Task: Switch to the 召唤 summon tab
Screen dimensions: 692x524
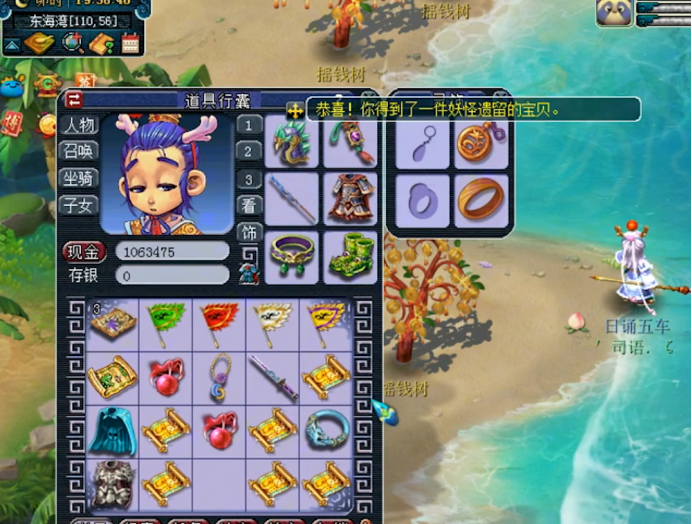Action: [x=79, y=152]
